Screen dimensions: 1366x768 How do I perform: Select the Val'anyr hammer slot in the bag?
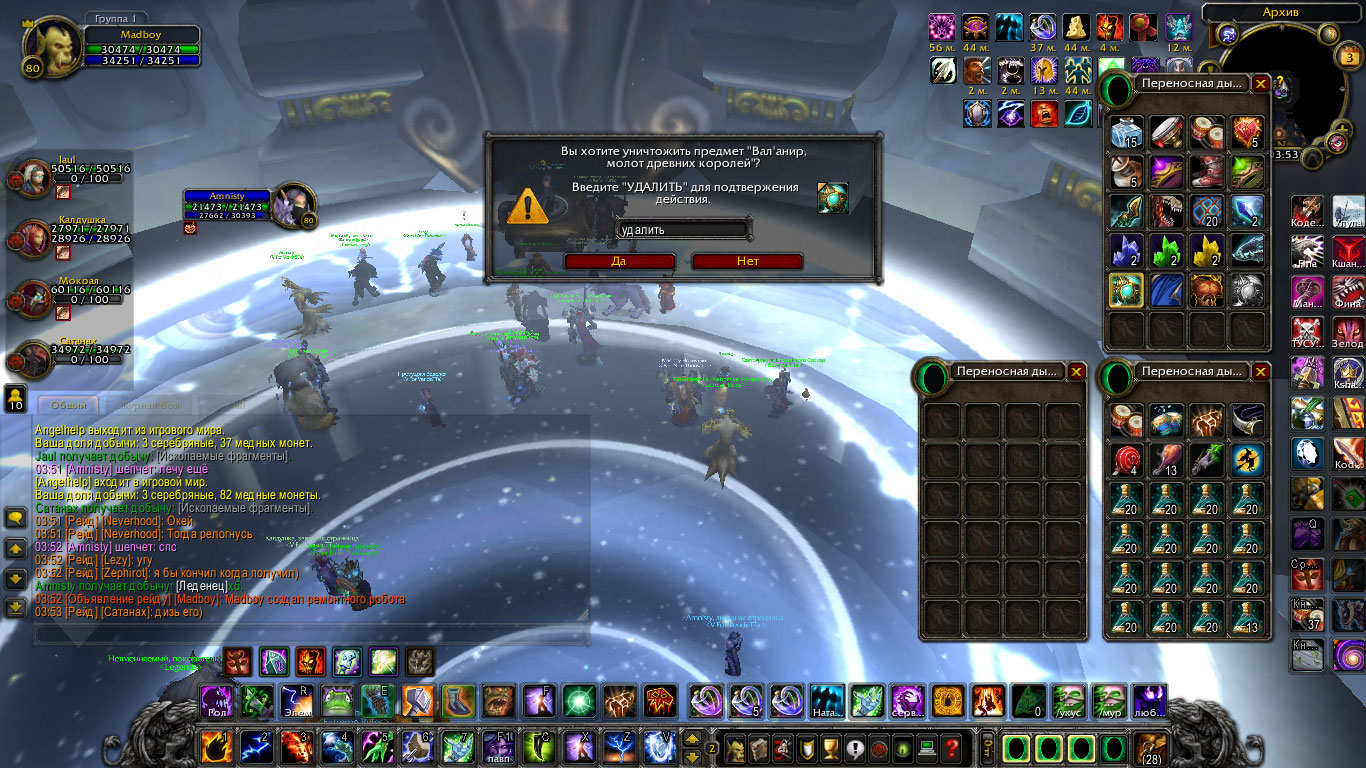point(1127,290)
